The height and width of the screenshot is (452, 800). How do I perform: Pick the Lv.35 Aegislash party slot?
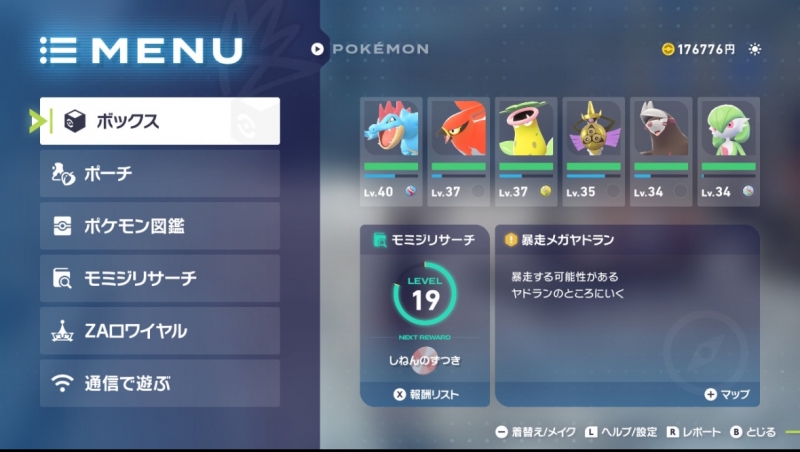pyautogui.click(x=593, y=150)
